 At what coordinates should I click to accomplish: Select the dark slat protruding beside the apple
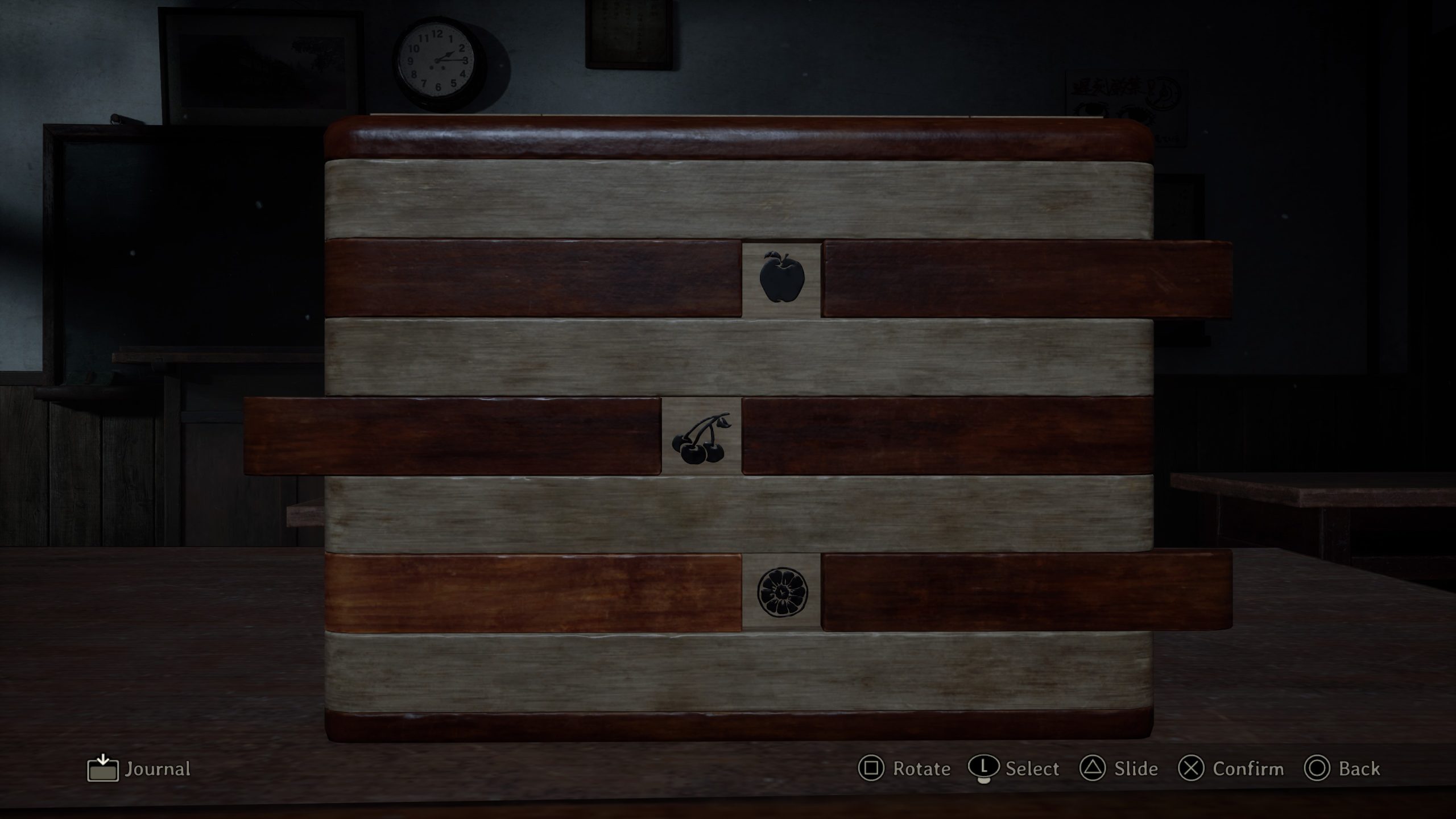[1027, 279]
